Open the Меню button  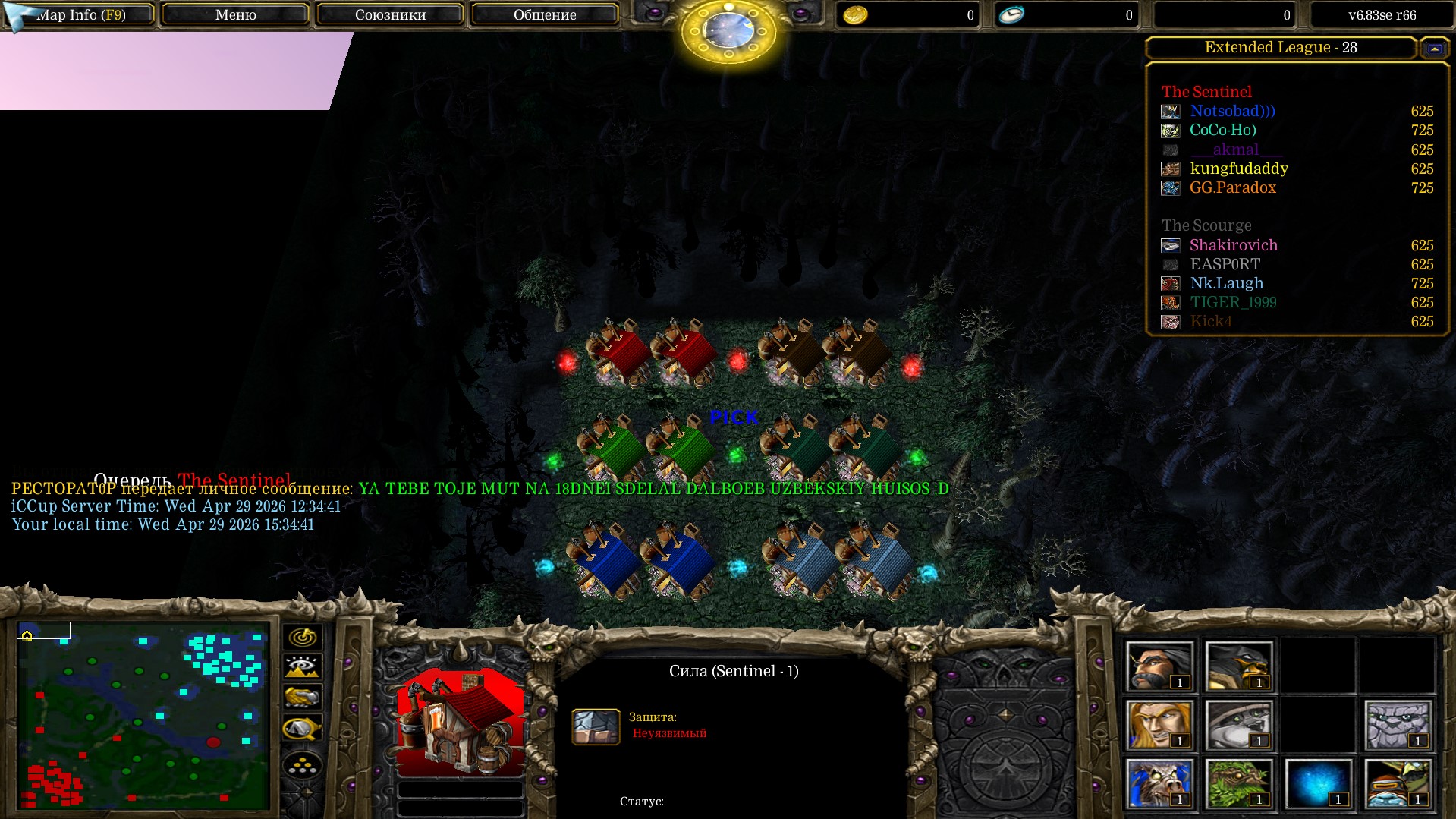coord(235,14)
